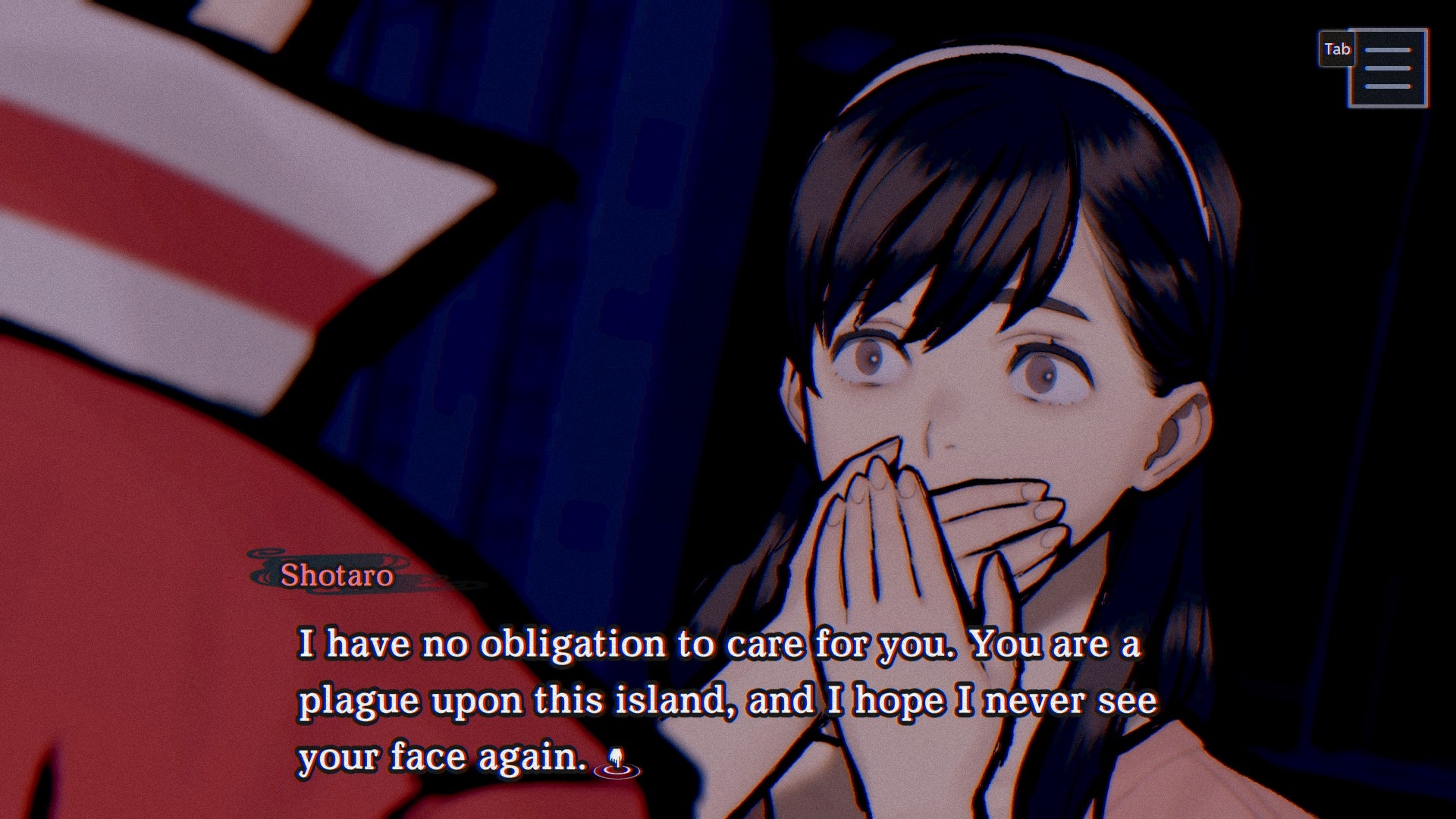Open the hamburger menu button
Viewport: 1456px width, 819px height.
point(1387,68)
